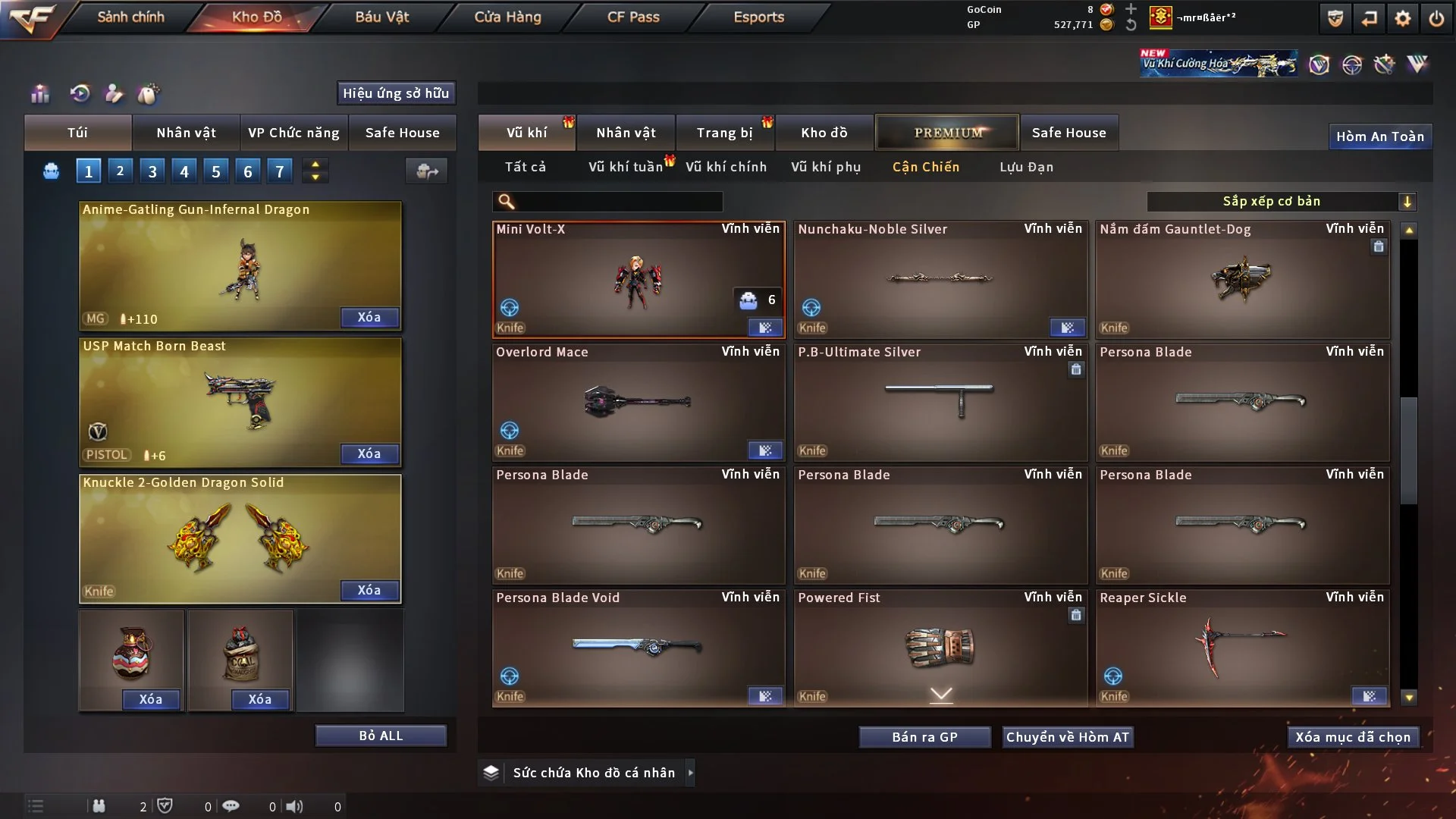Filter by Vũ khí chính
This screenshot has width=1456, height=819.
(x=726, y=167)
